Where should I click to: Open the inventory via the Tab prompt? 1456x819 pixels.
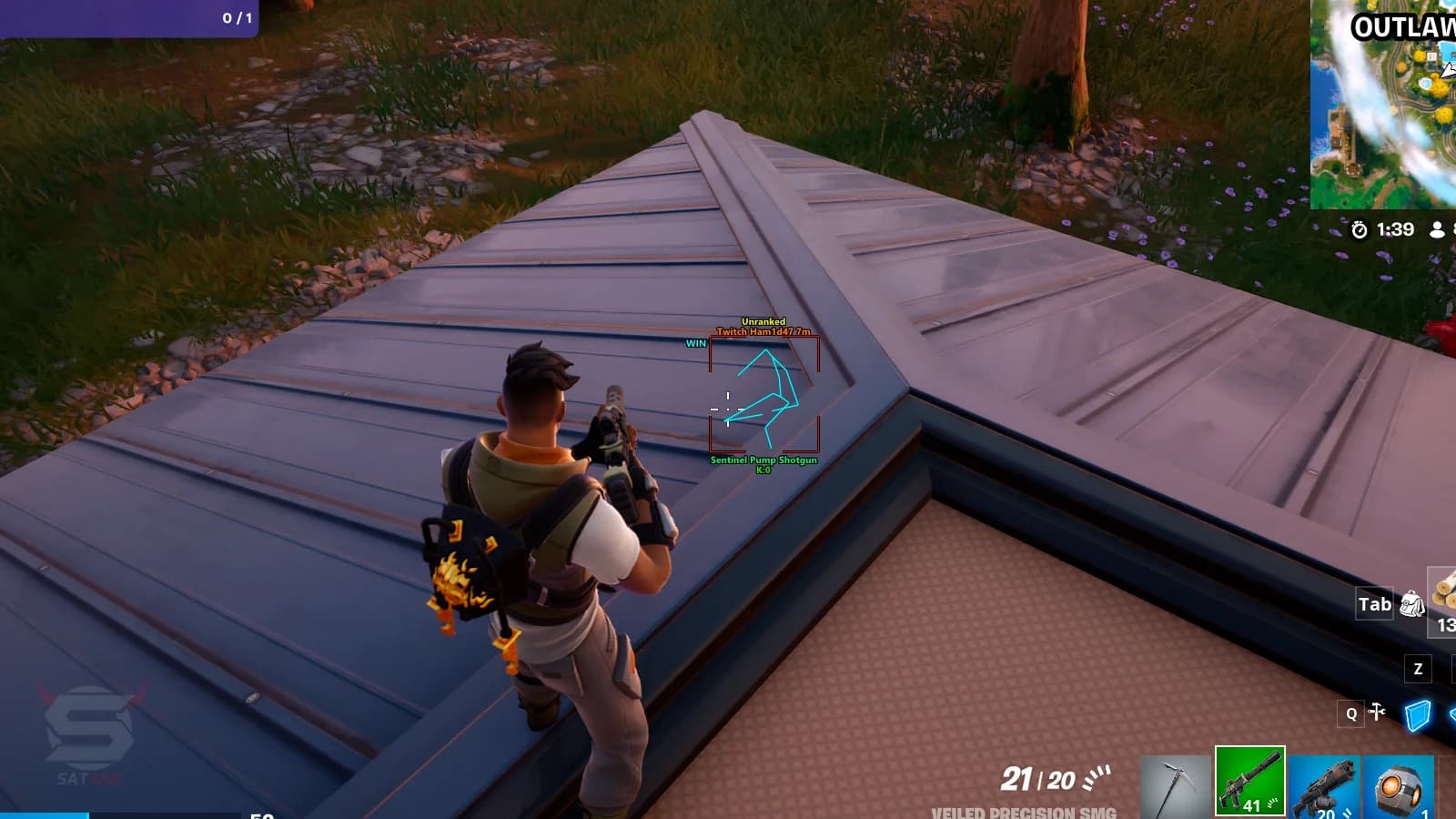coord(1372,603)
